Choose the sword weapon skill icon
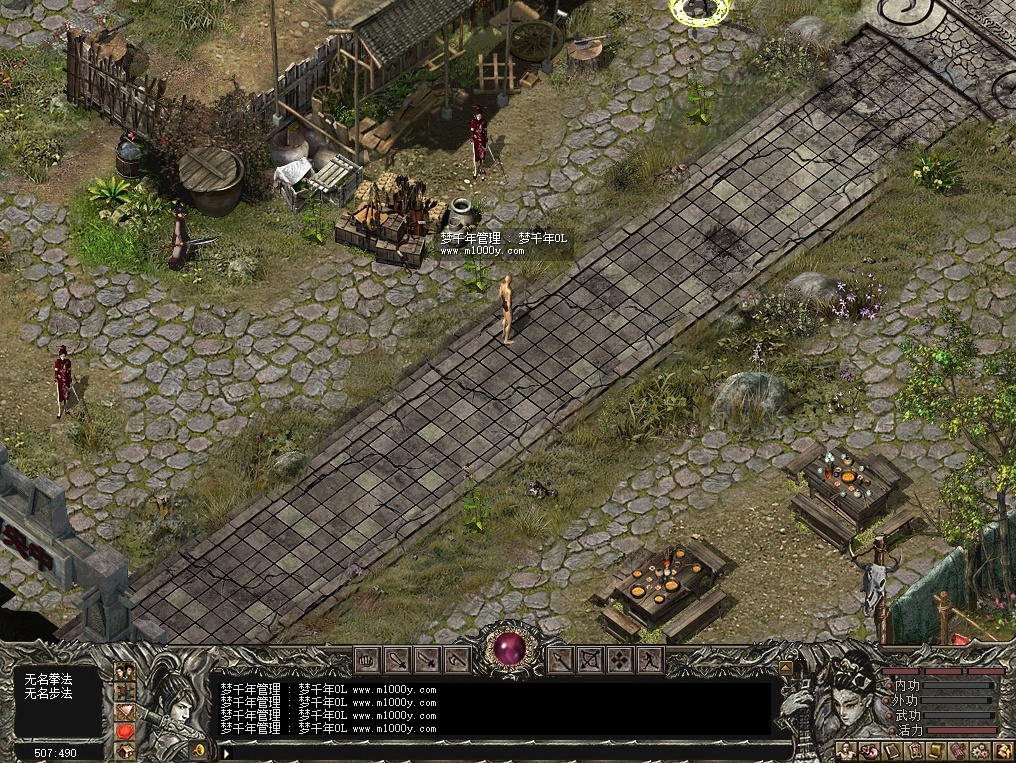Viewport: 1016px width, 763px height. (397, 660)
